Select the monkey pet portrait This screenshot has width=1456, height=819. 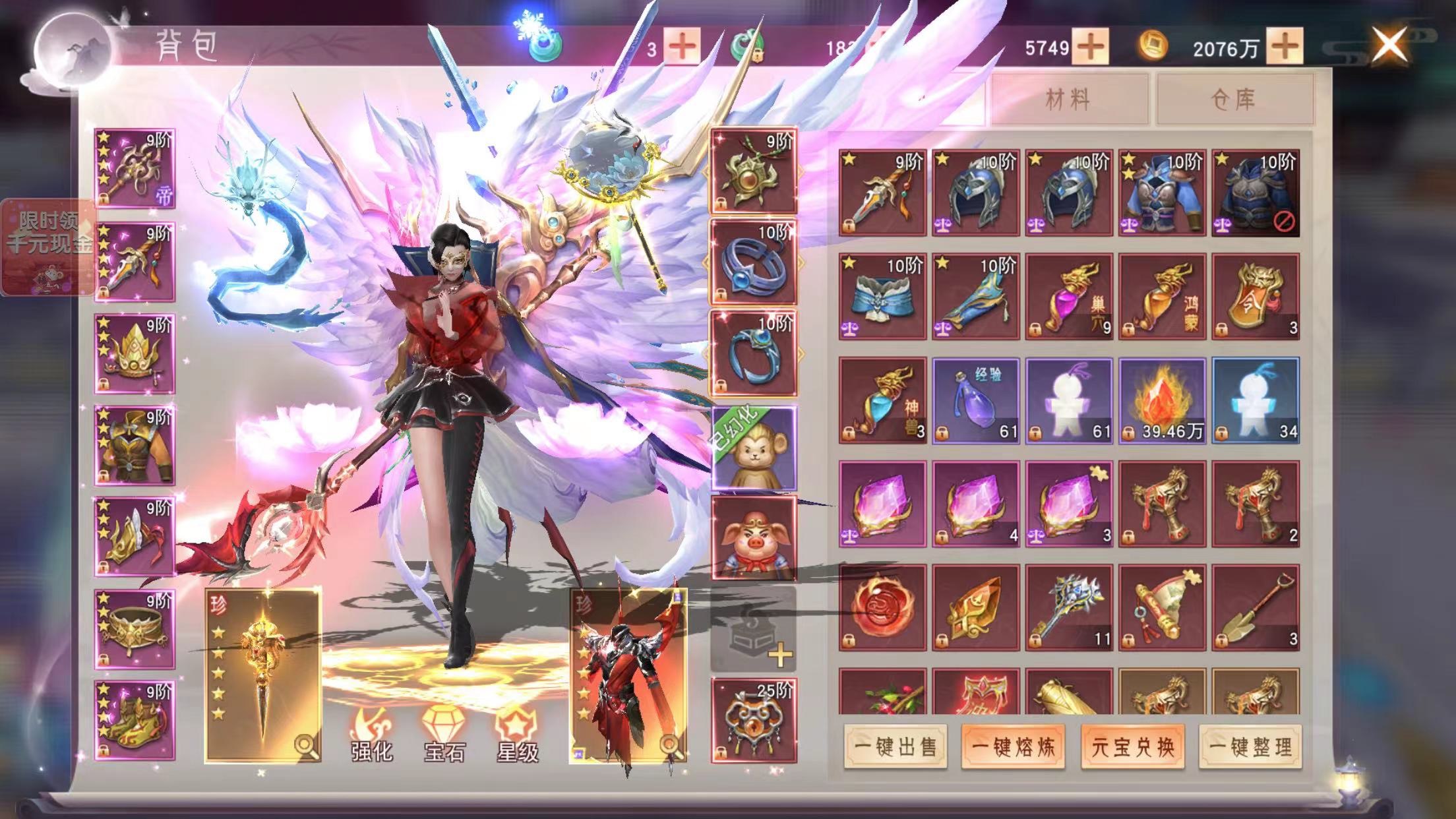tap(753, 449)
